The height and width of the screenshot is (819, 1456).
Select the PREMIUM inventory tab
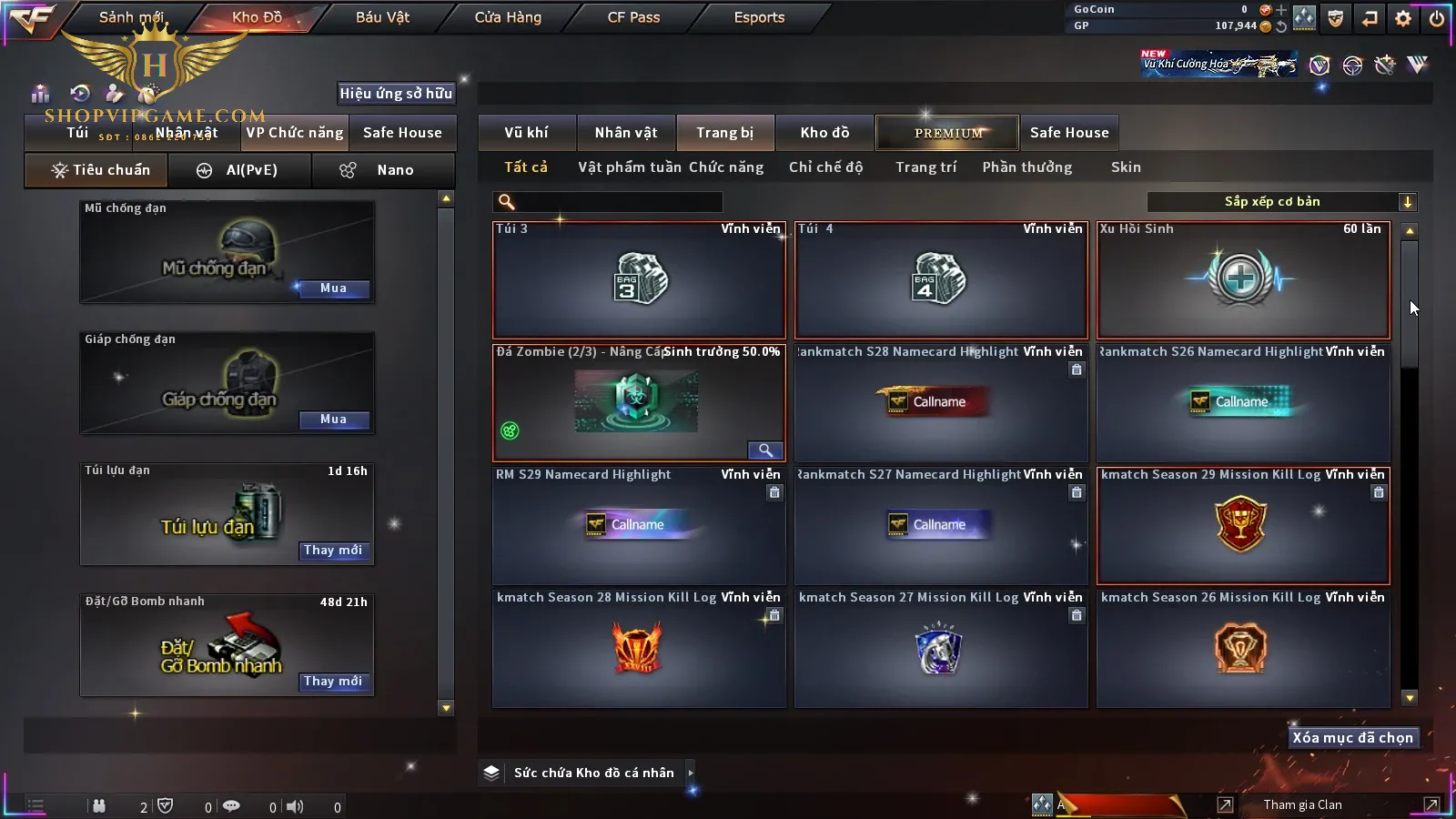click(x=948, y=133)
